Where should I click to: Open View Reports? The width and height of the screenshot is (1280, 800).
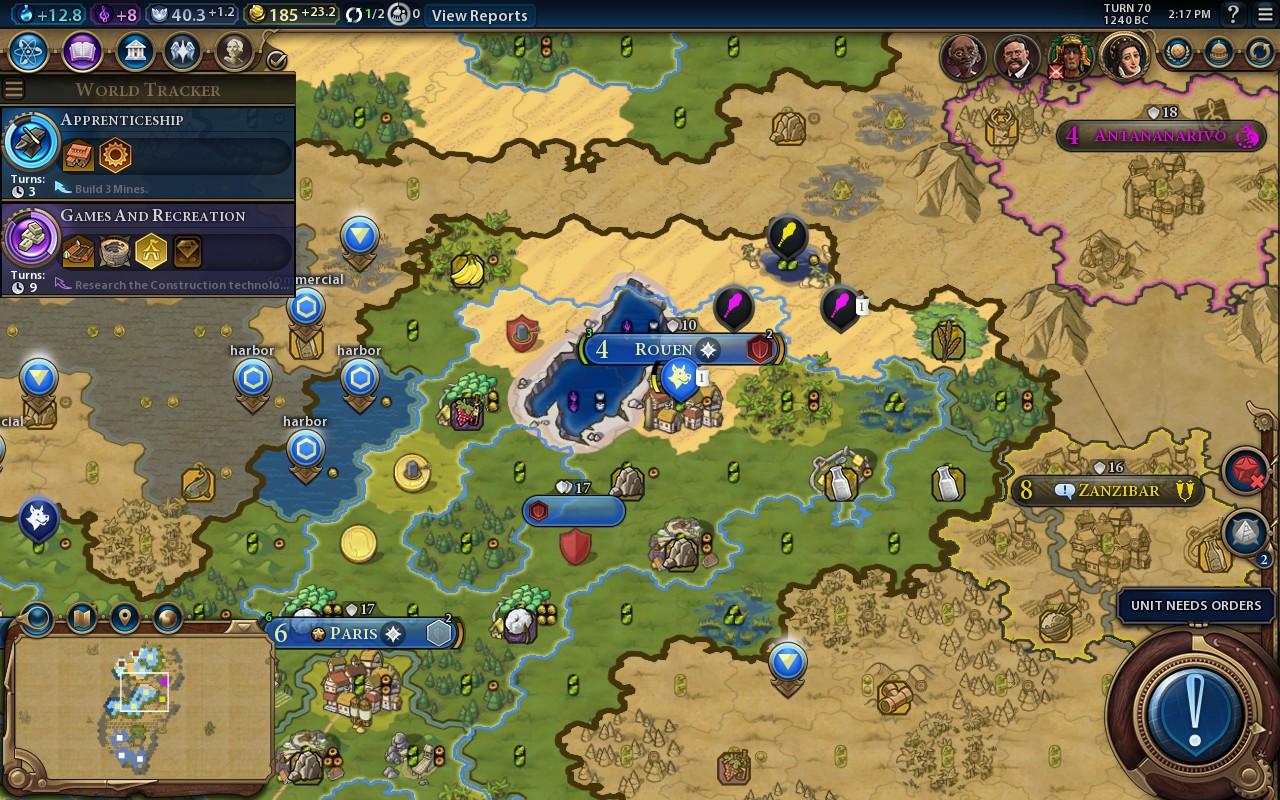(x=479, y=15)
